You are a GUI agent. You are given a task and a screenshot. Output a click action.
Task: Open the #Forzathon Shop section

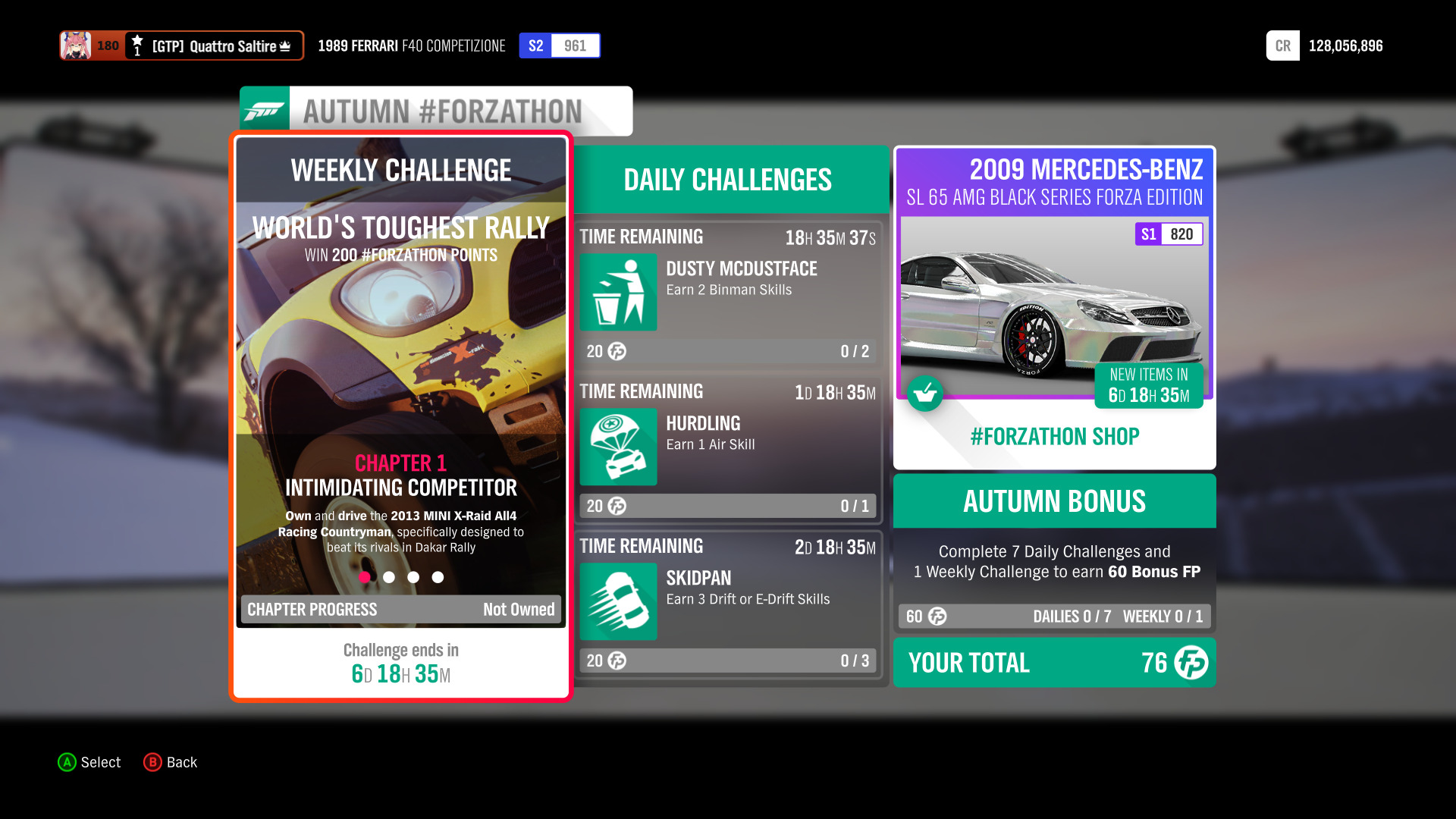(1053, 436)
